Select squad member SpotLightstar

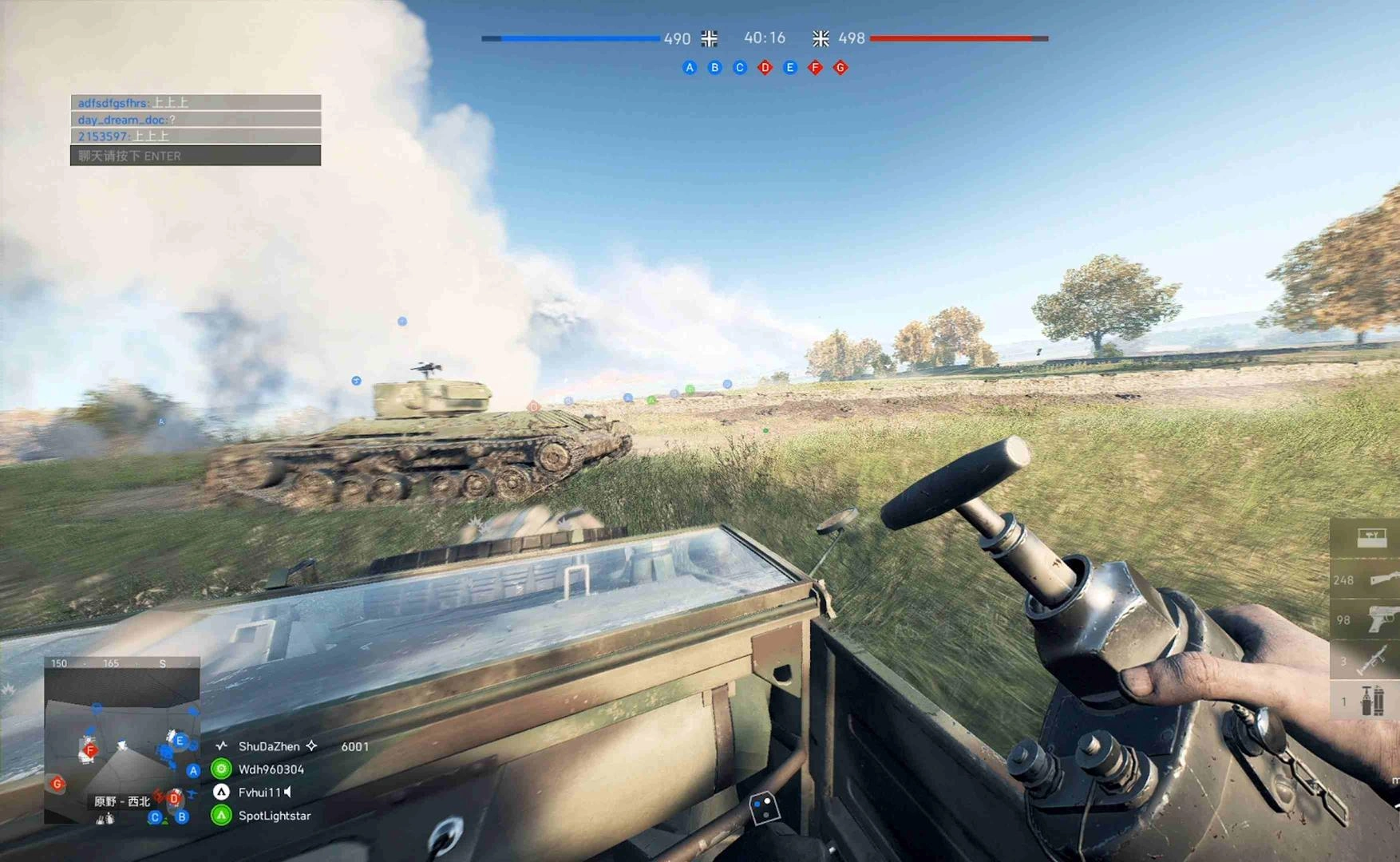point(274,816)
